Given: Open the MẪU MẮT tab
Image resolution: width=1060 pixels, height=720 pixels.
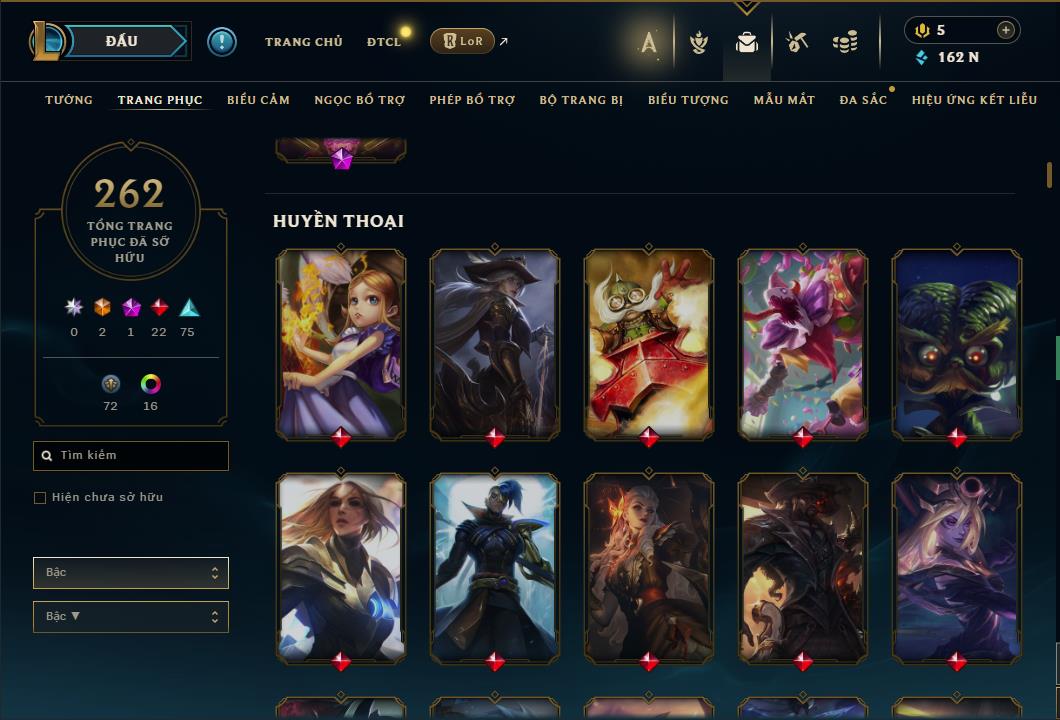Looking at the screenshot, I should (784, 100).
